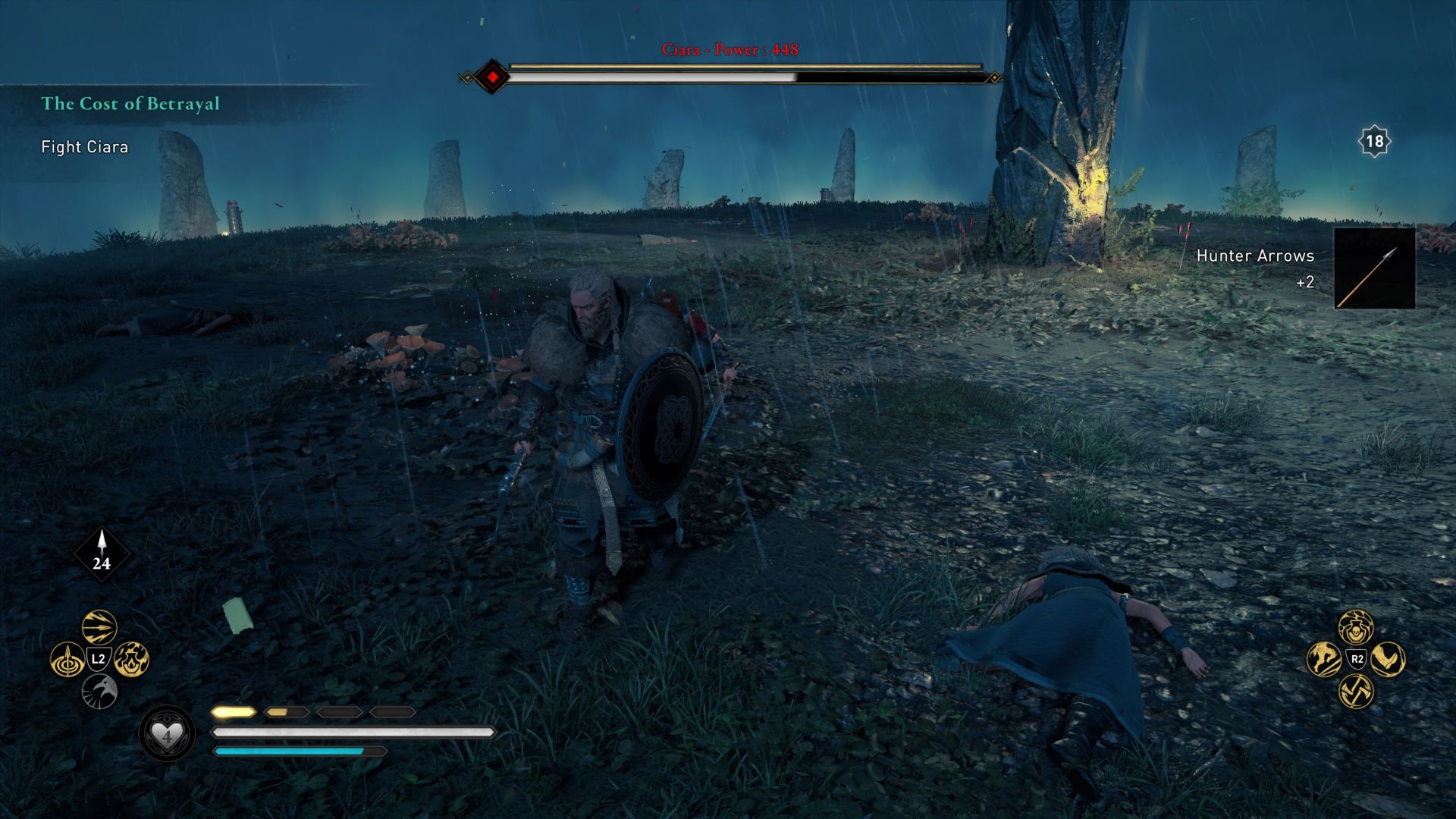Toggle the R2 ability wheel shield badge

(x=1356, y=658)
